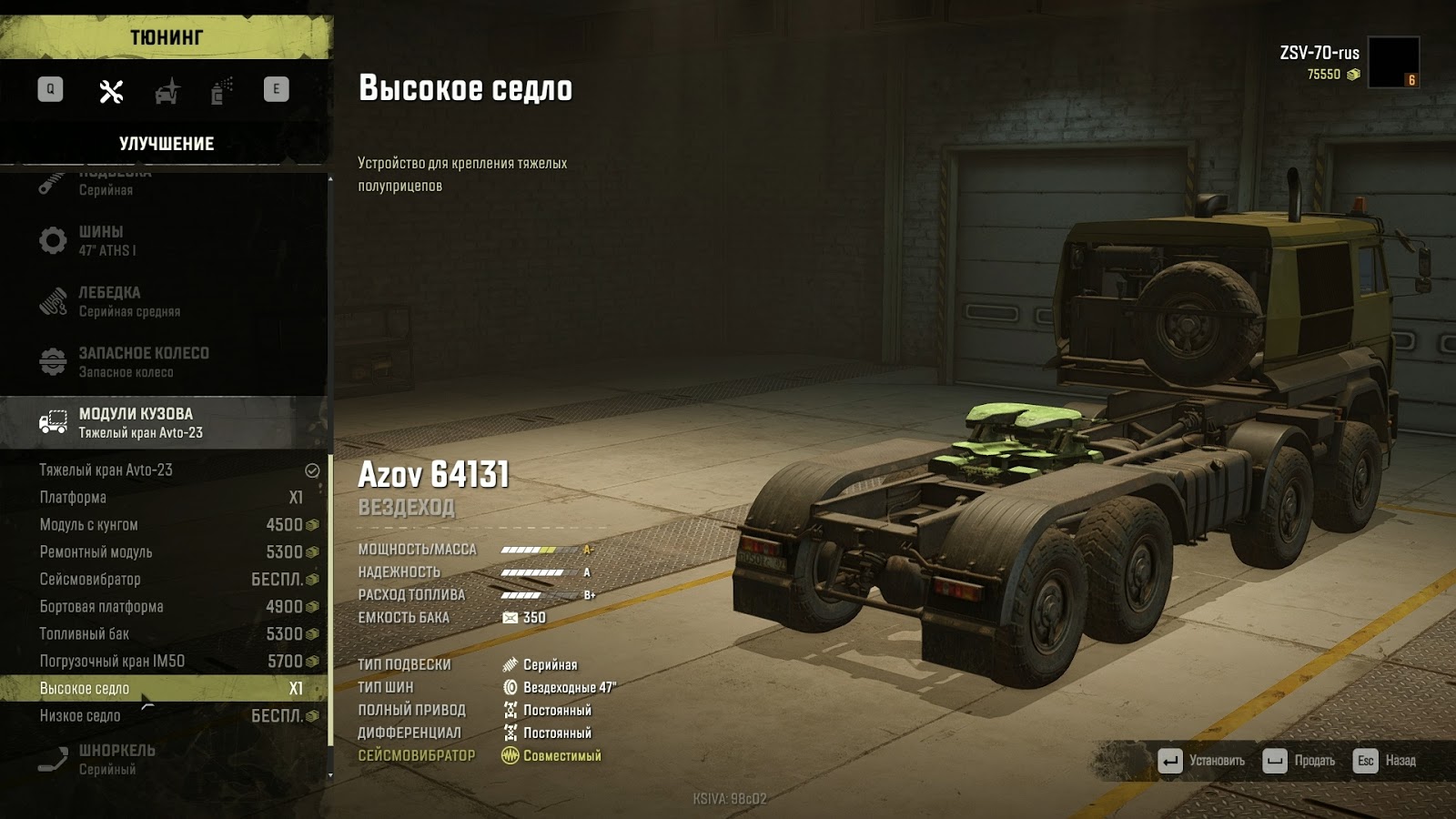The width and height of the screenshot is (1456, 819).
Task: Open the Шноркель snorkel category
Action: (164, 759)
